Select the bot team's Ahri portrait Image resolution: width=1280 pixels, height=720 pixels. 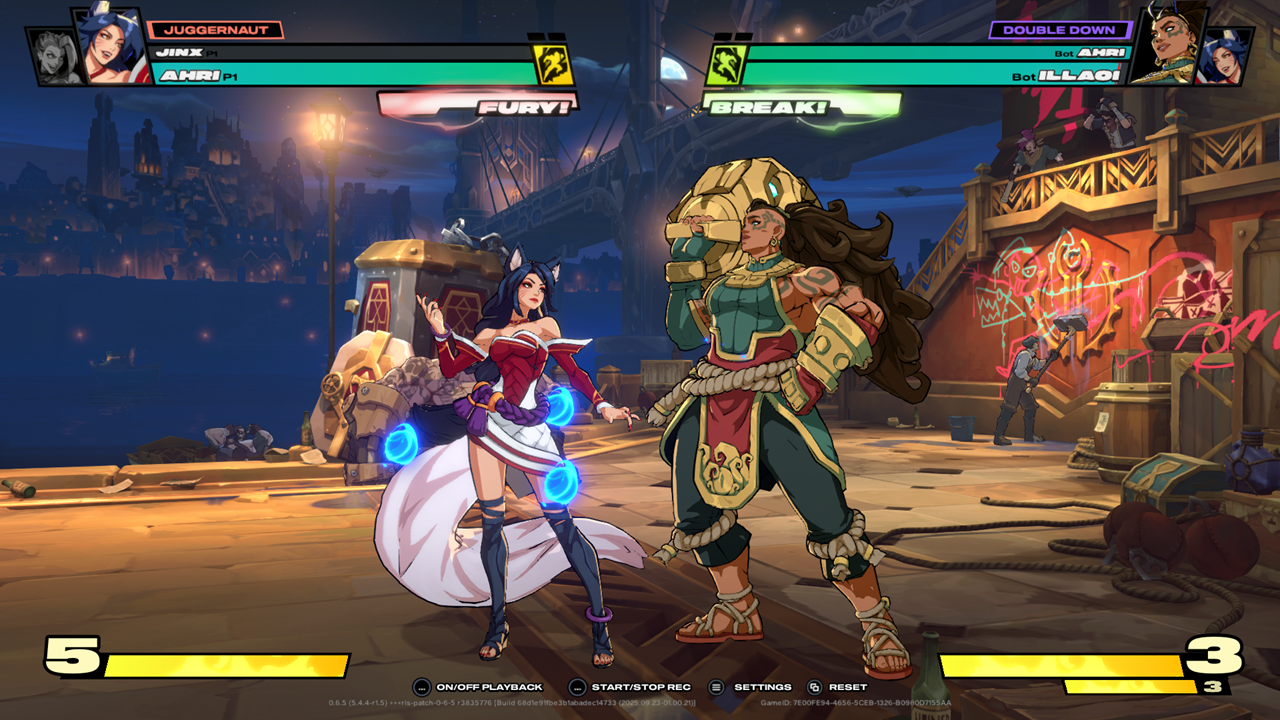1226,56
